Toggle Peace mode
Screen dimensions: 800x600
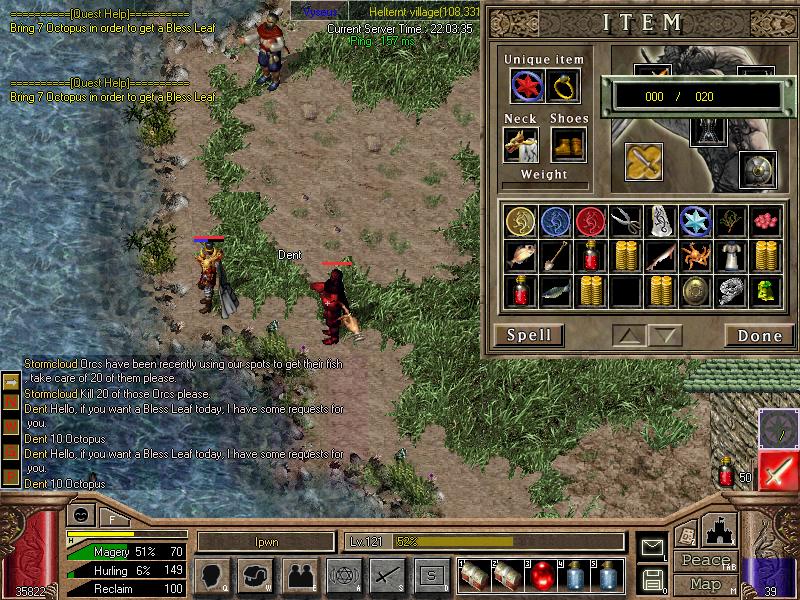703,561
